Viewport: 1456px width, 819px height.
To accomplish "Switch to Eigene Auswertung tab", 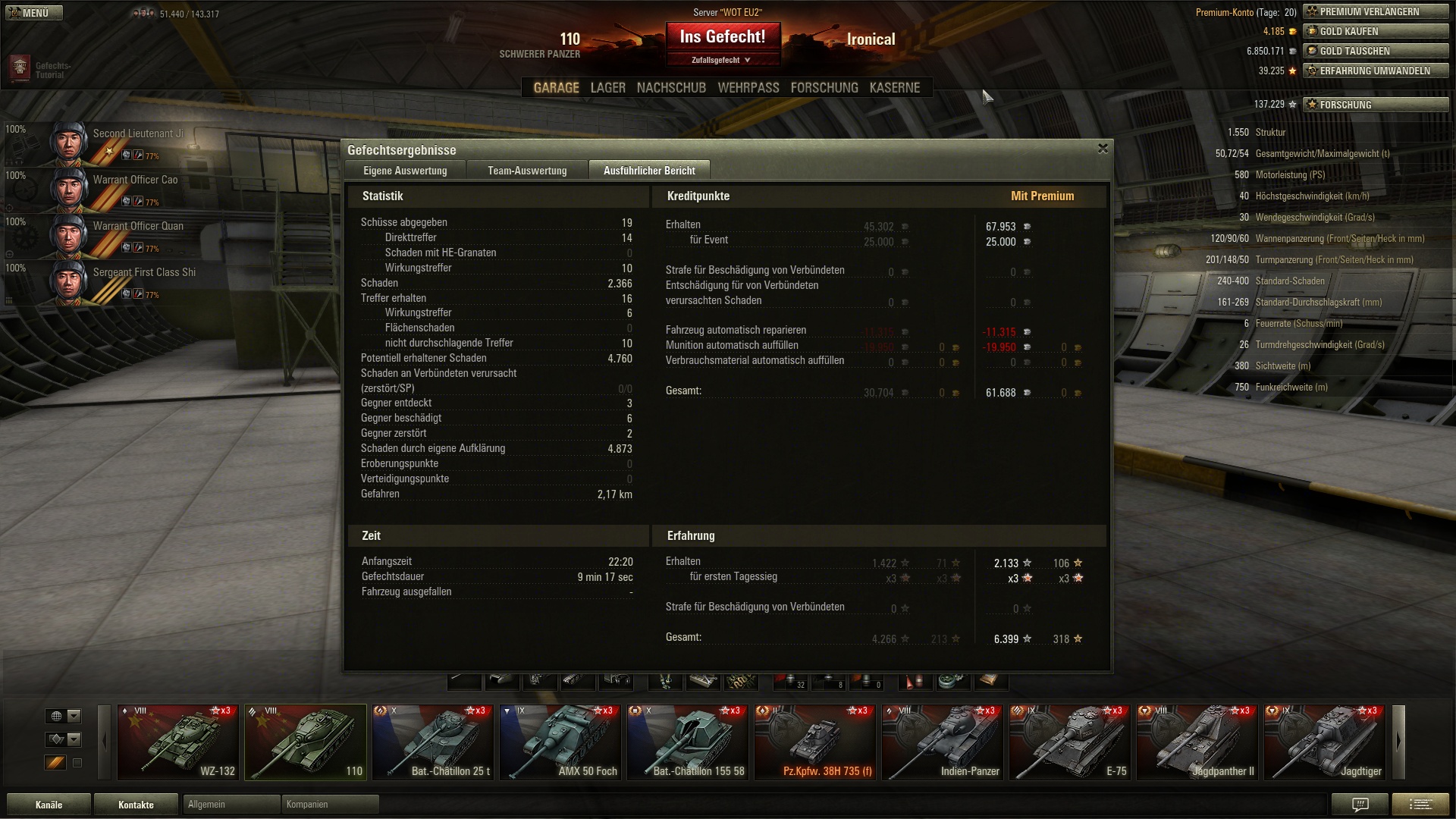I will pyautogui.click(x=405, y=171).
